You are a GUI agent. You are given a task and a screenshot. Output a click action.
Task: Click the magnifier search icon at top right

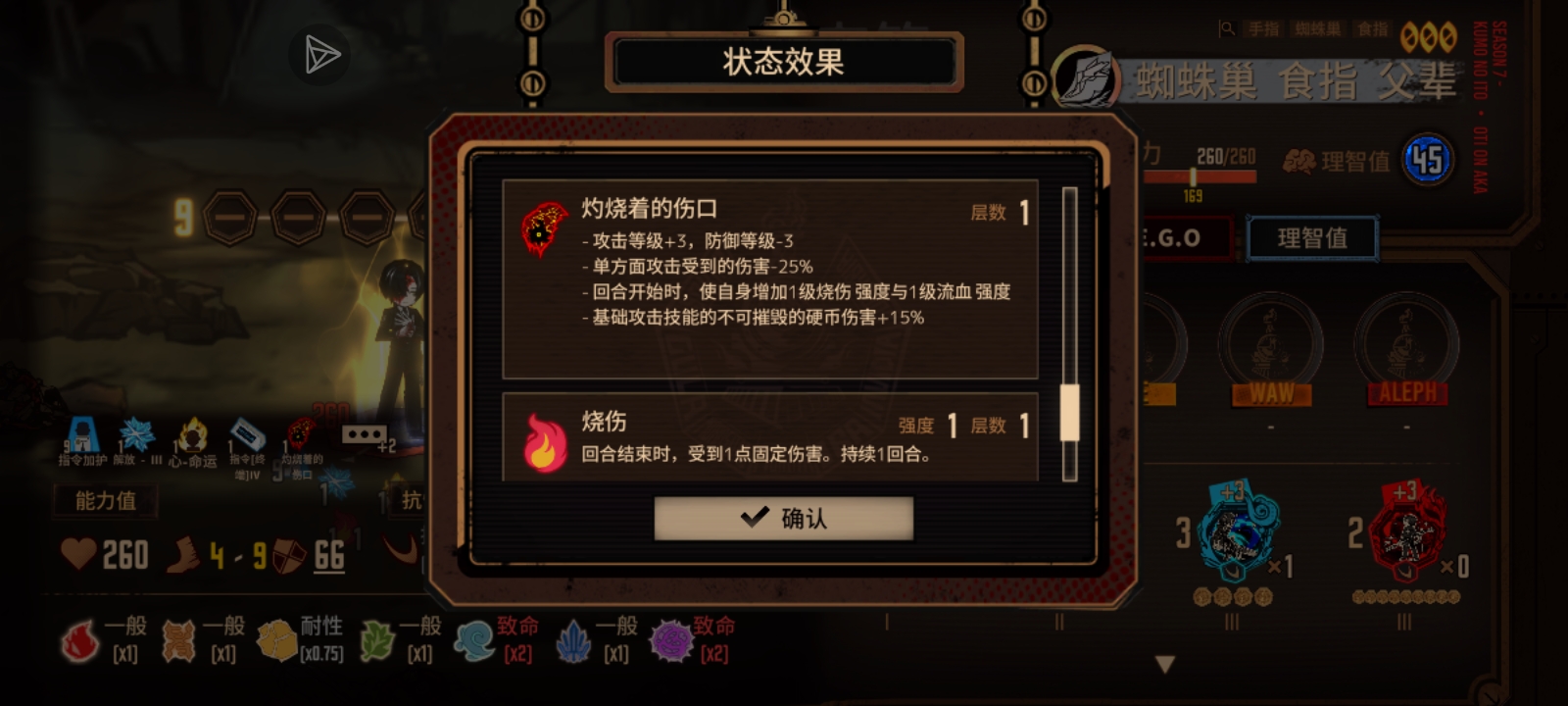(x=1226, y=28)
